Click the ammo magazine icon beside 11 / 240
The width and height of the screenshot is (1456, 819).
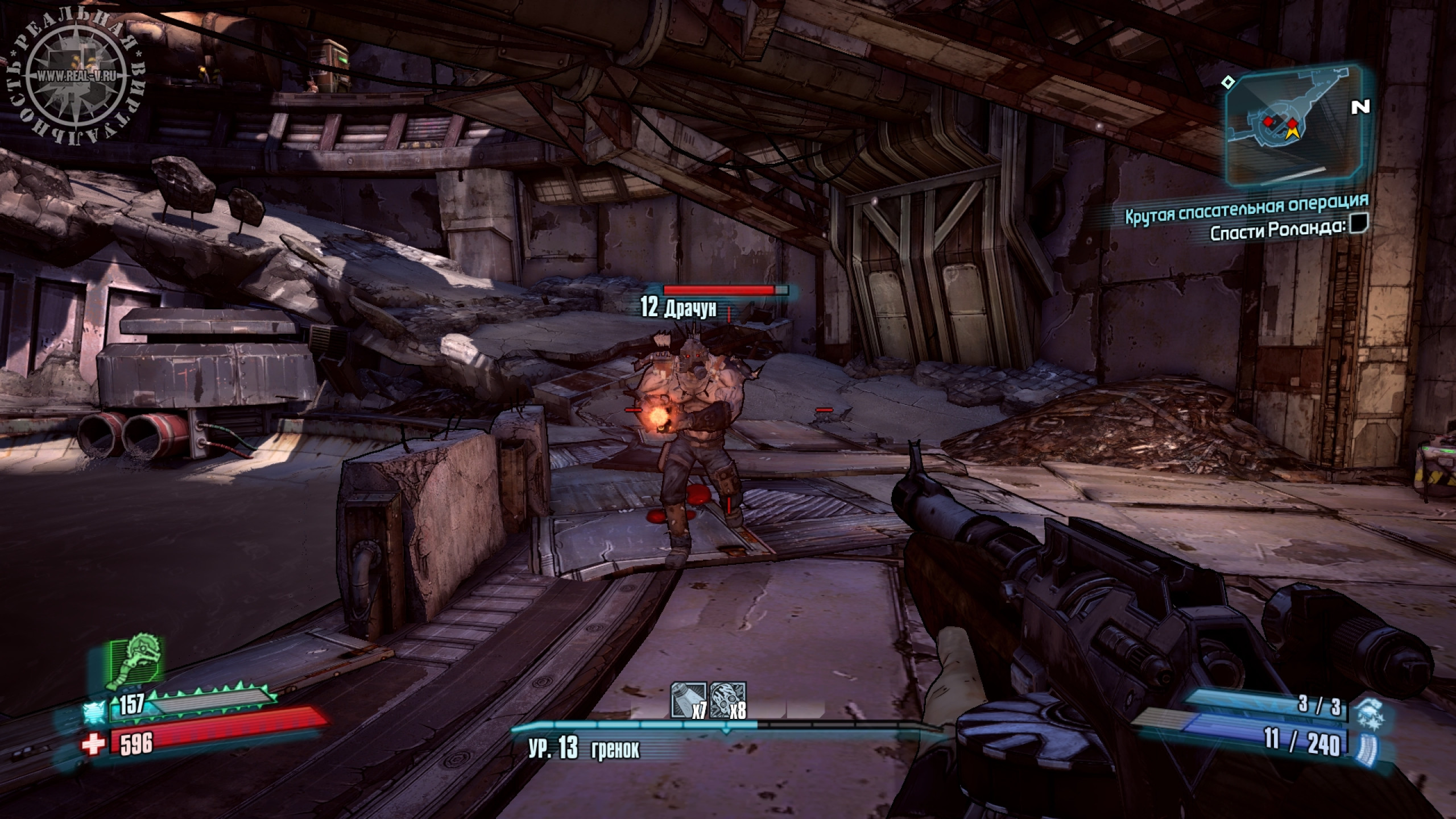pyautogui.click(x=1366, y=745)
